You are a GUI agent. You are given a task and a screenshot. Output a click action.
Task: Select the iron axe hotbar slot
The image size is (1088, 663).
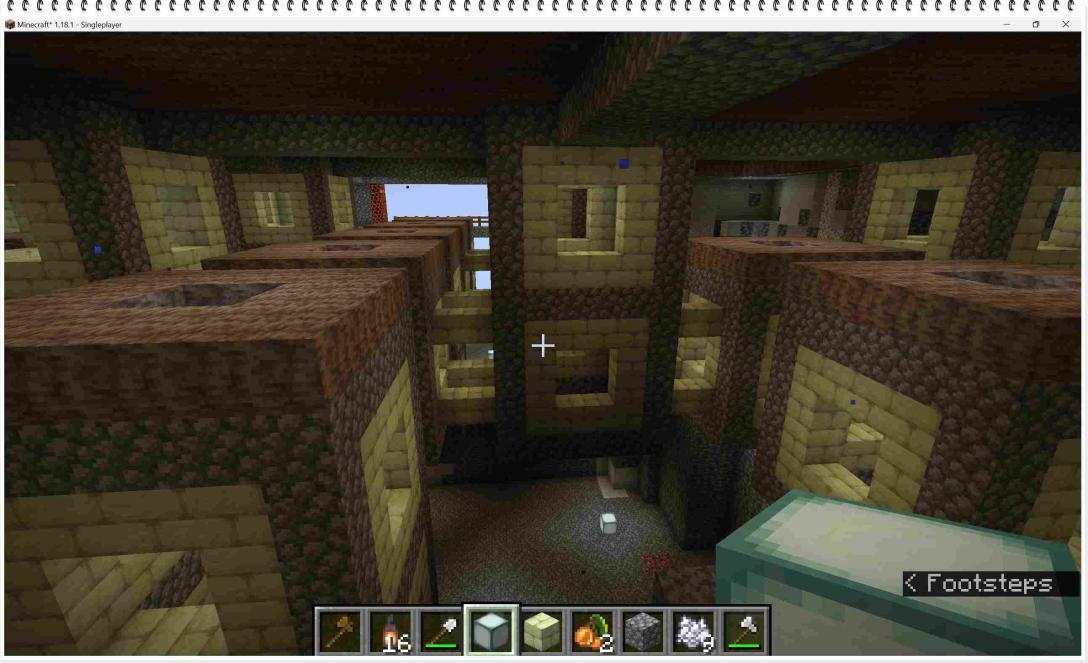pyautogui.click(x=745, y=631)
